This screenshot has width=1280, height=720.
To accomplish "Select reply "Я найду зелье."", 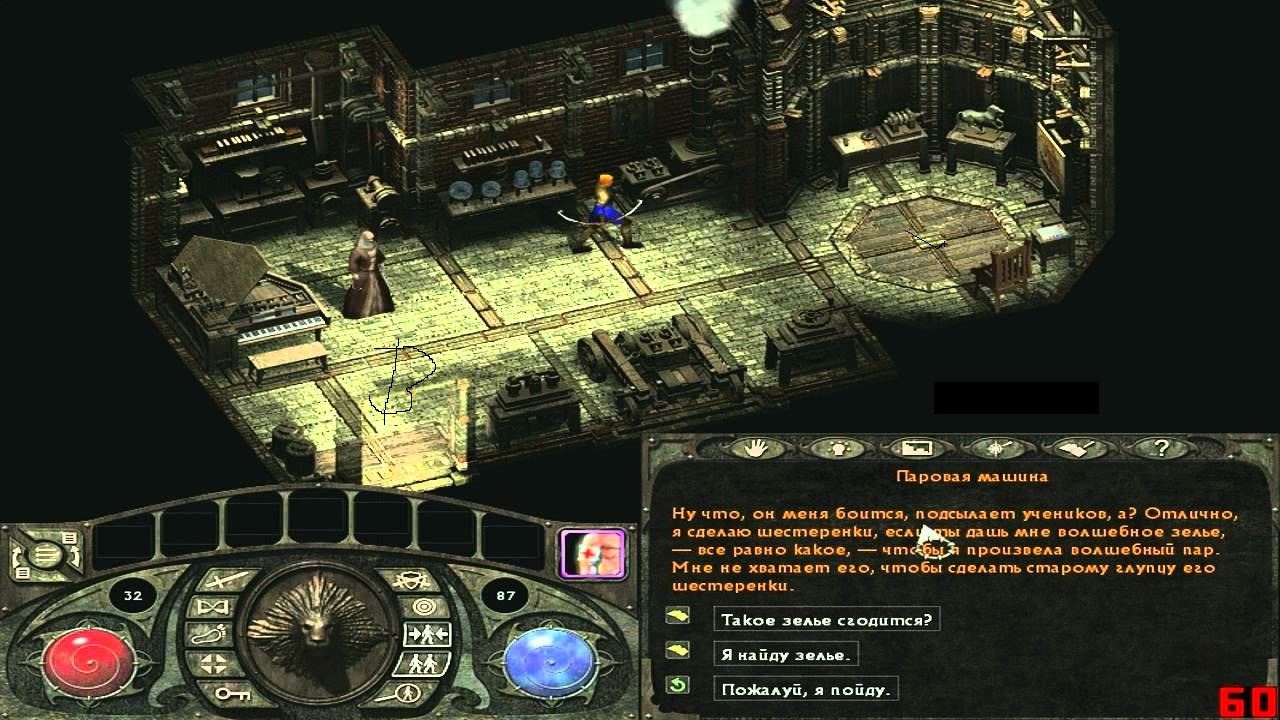I will pyautogui.click(x=786, y=654).
